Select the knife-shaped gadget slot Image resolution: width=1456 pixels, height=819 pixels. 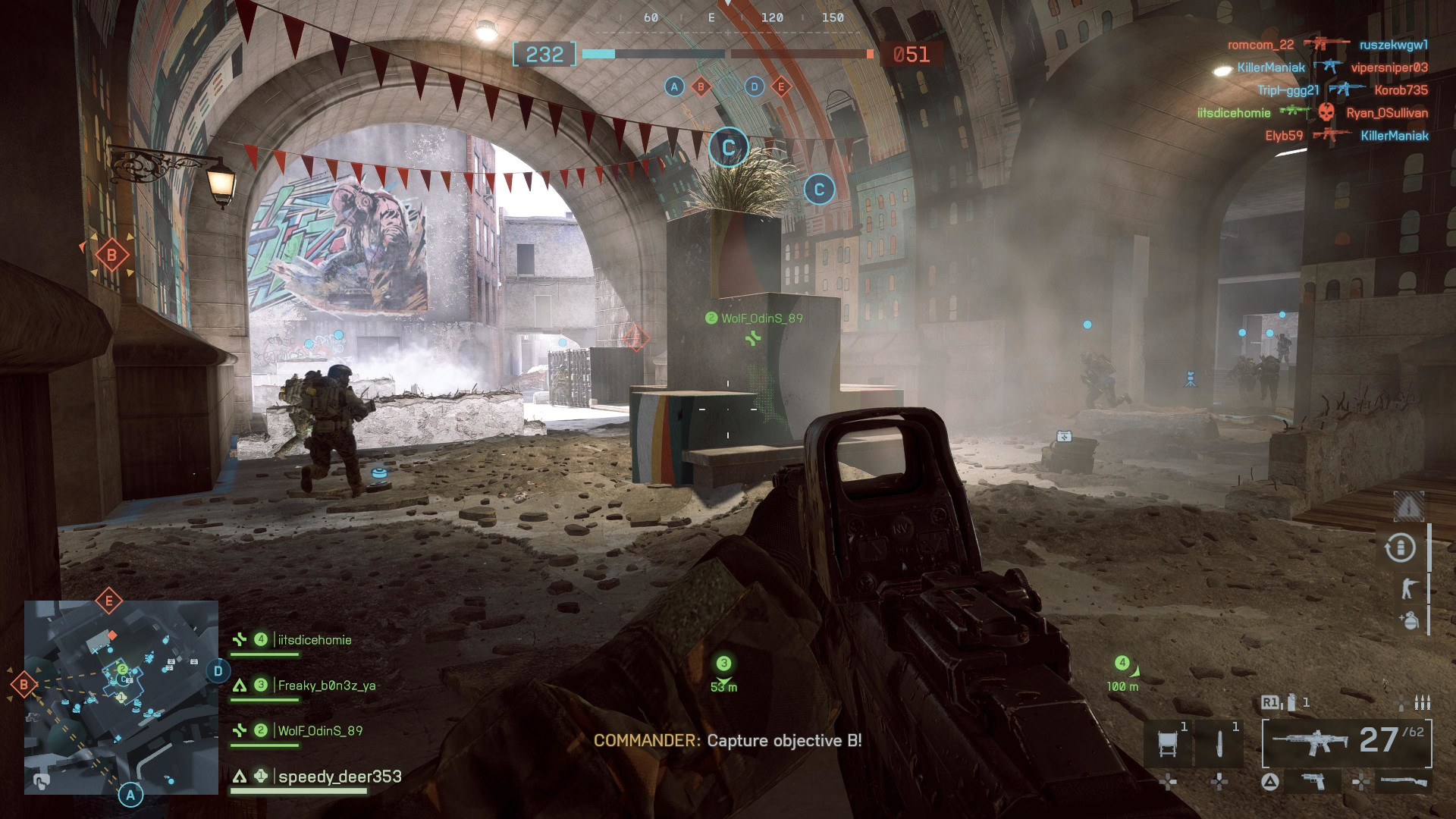point(1219,742)
